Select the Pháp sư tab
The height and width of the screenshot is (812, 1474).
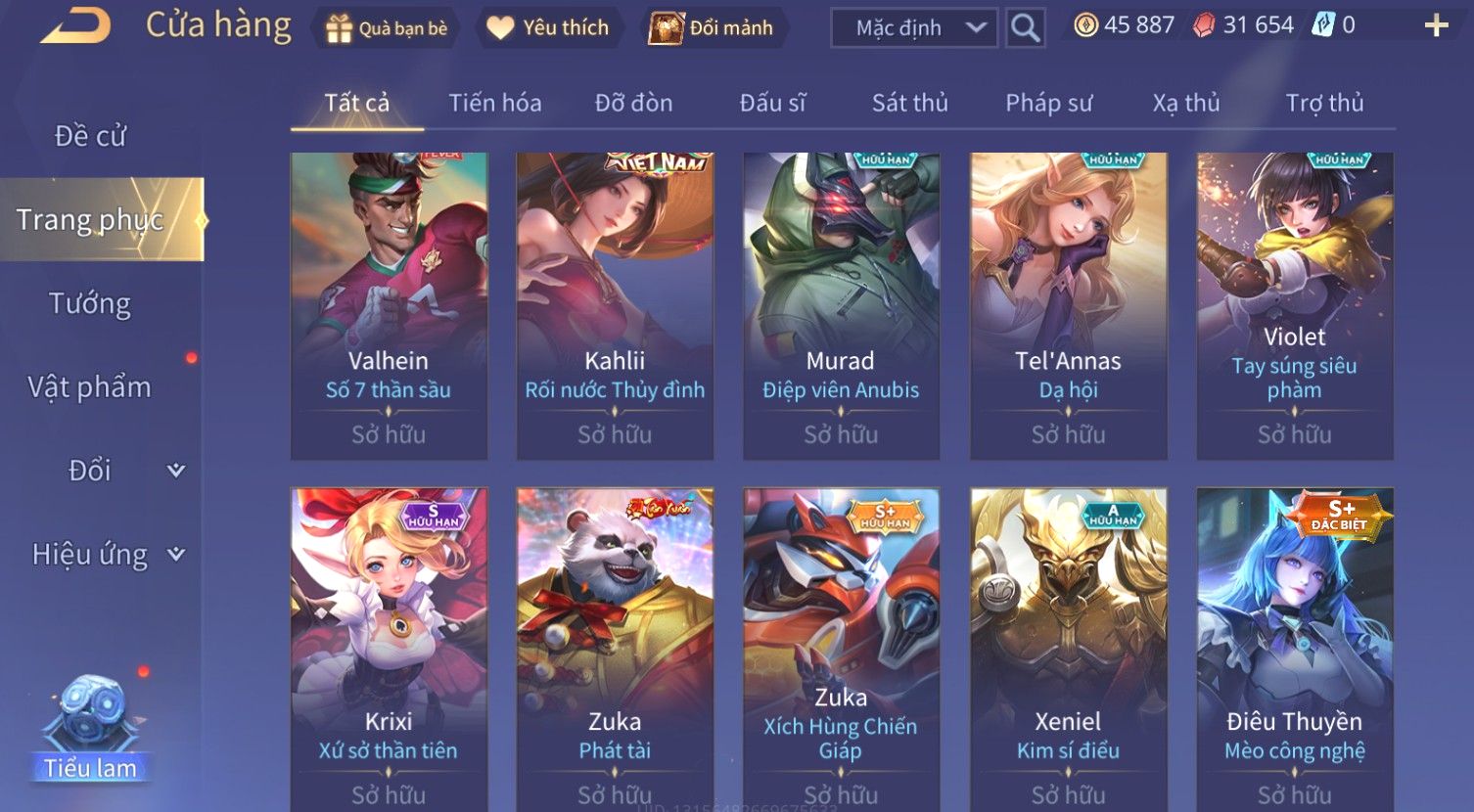[x=1048, y=103]
